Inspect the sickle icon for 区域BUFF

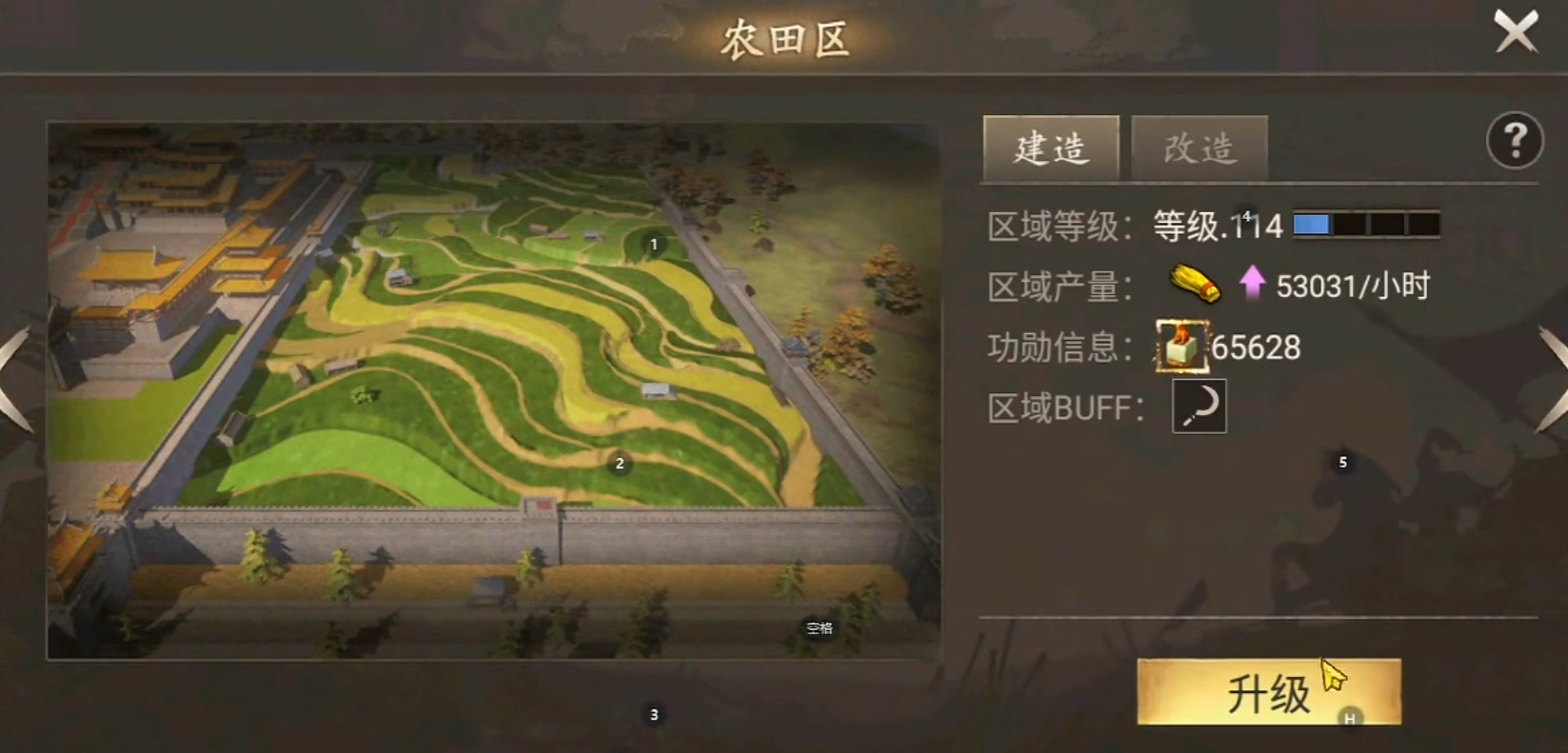click(1199, 406)
